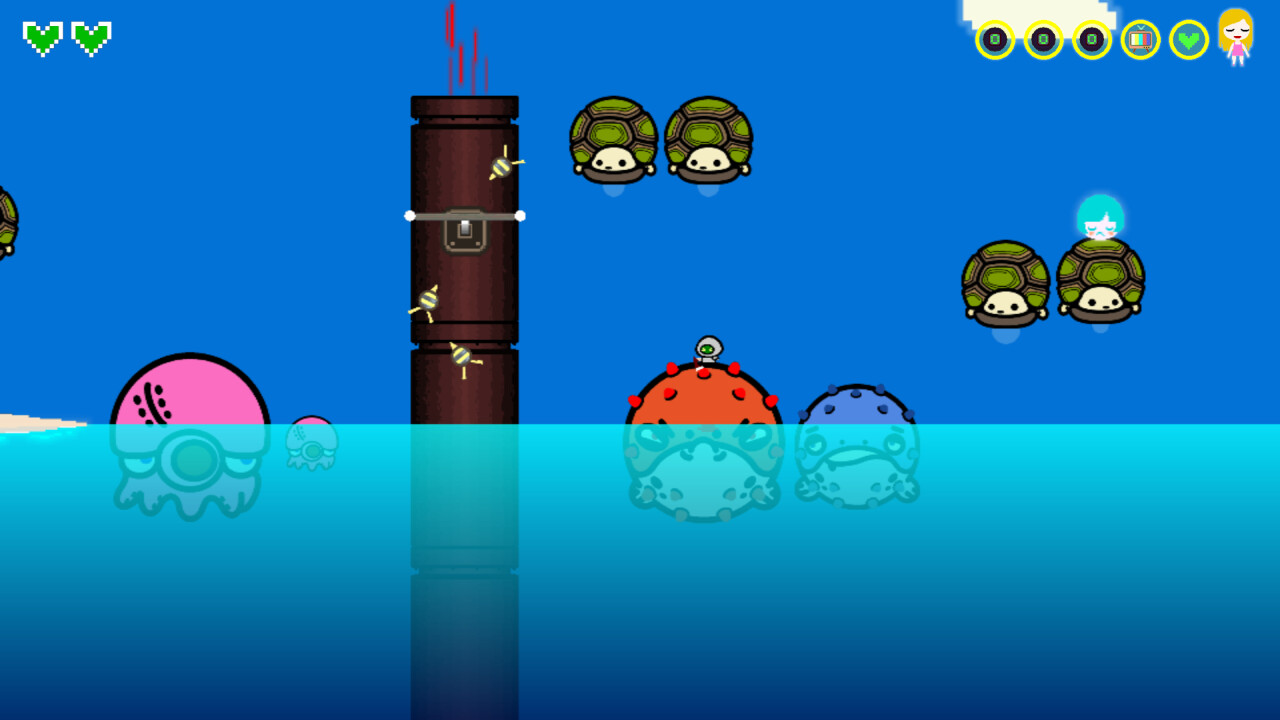
Task: Select the third vinyl record collectible icon
Action: pos(1092,41)
